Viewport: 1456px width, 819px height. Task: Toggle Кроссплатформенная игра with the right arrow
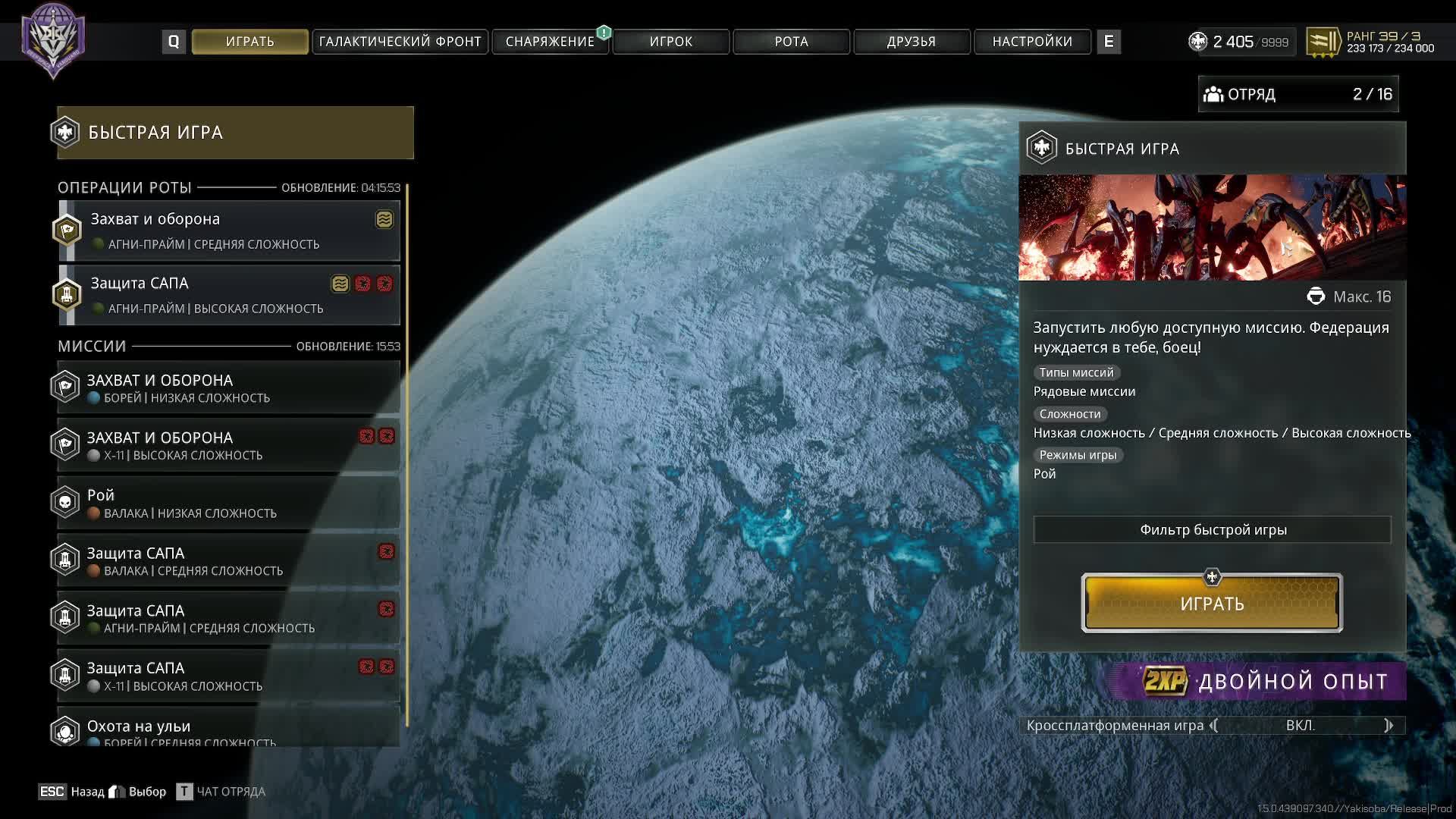point(1389,726)
